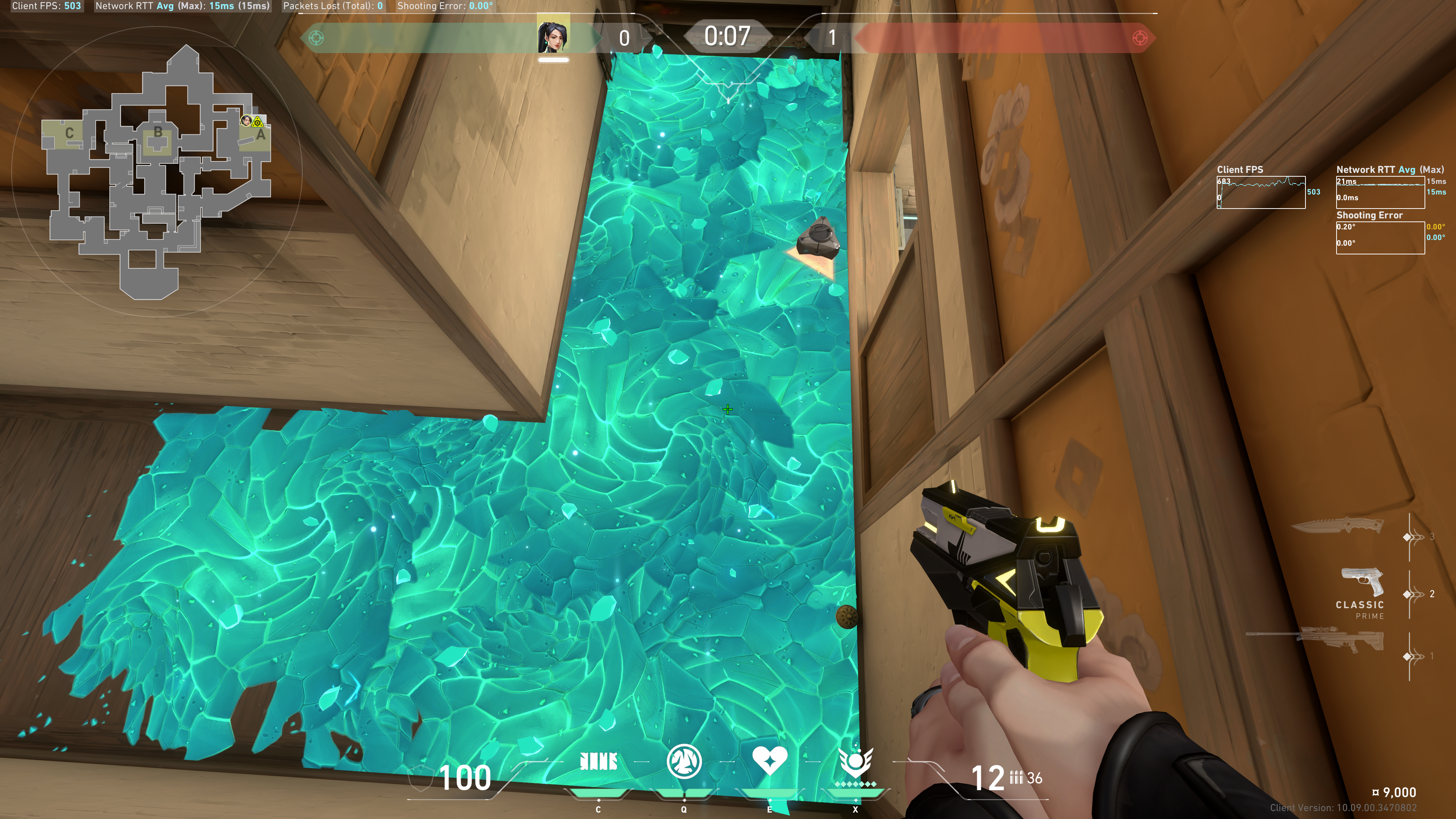Select Sage's Barrier Orb wall ability
Viewport: 1456px width, 819px height.
point(598,762)
